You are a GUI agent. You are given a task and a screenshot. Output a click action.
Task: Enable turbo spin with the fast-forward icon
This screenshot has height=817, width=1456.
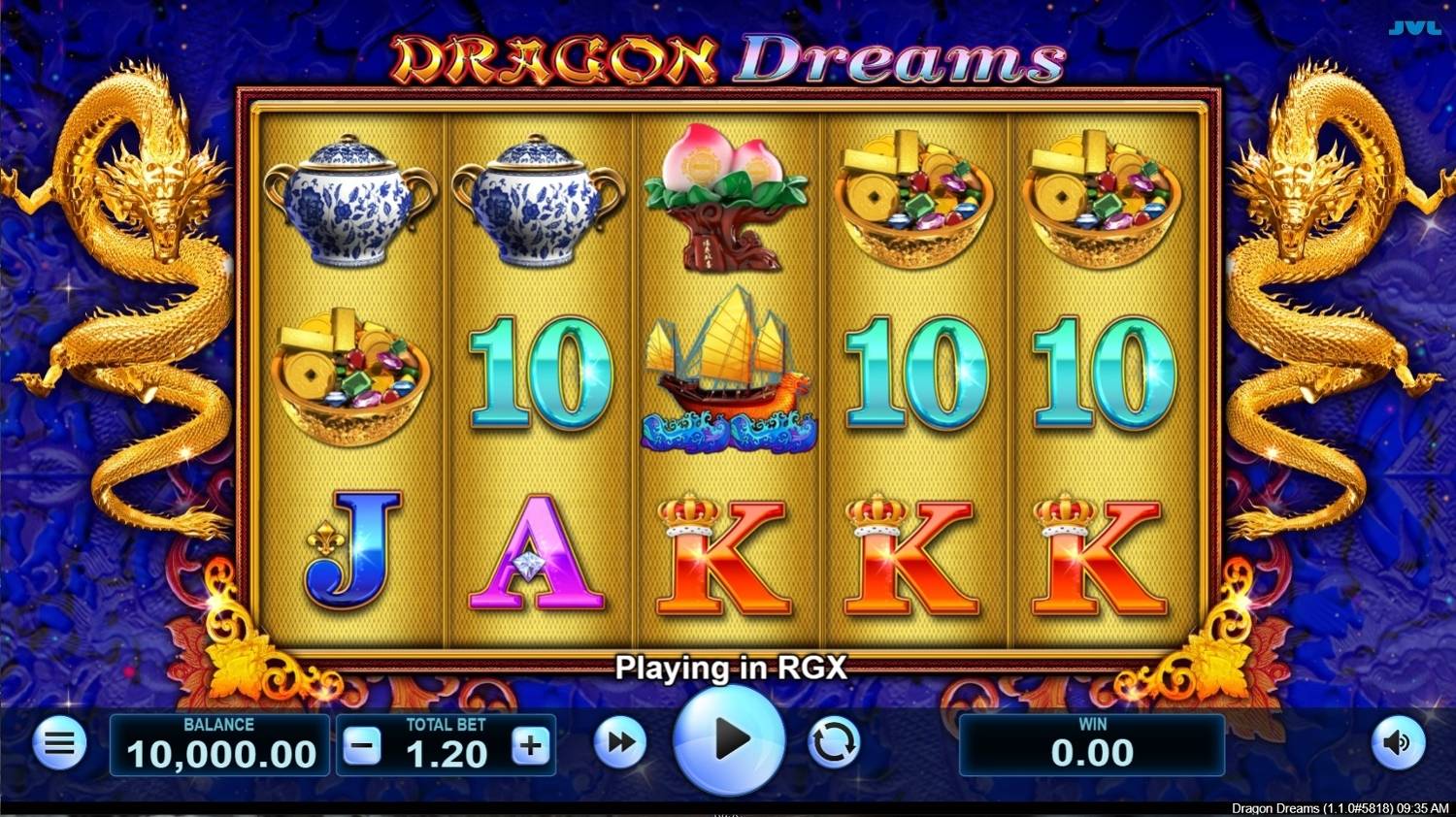coord(621,744)
